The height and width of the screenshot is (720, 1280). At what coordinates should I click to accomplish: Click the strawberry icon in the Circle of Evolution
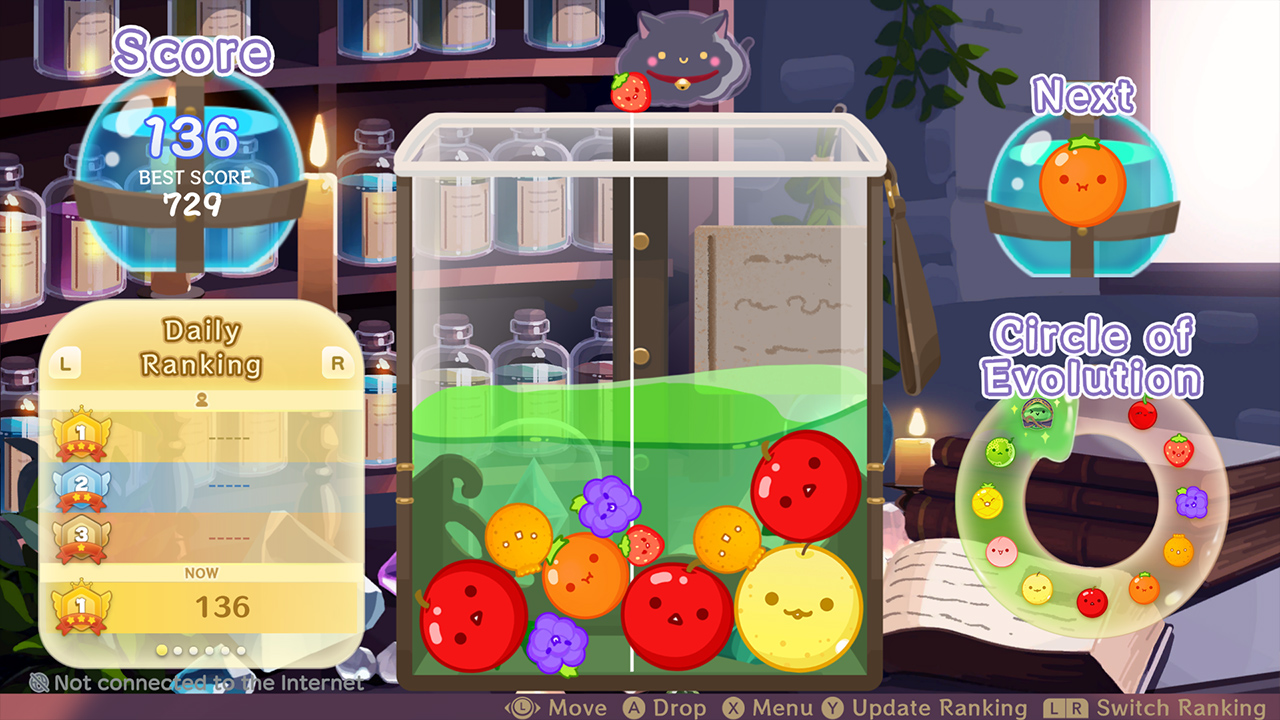pyautogui.click(x=1178, y=449)
